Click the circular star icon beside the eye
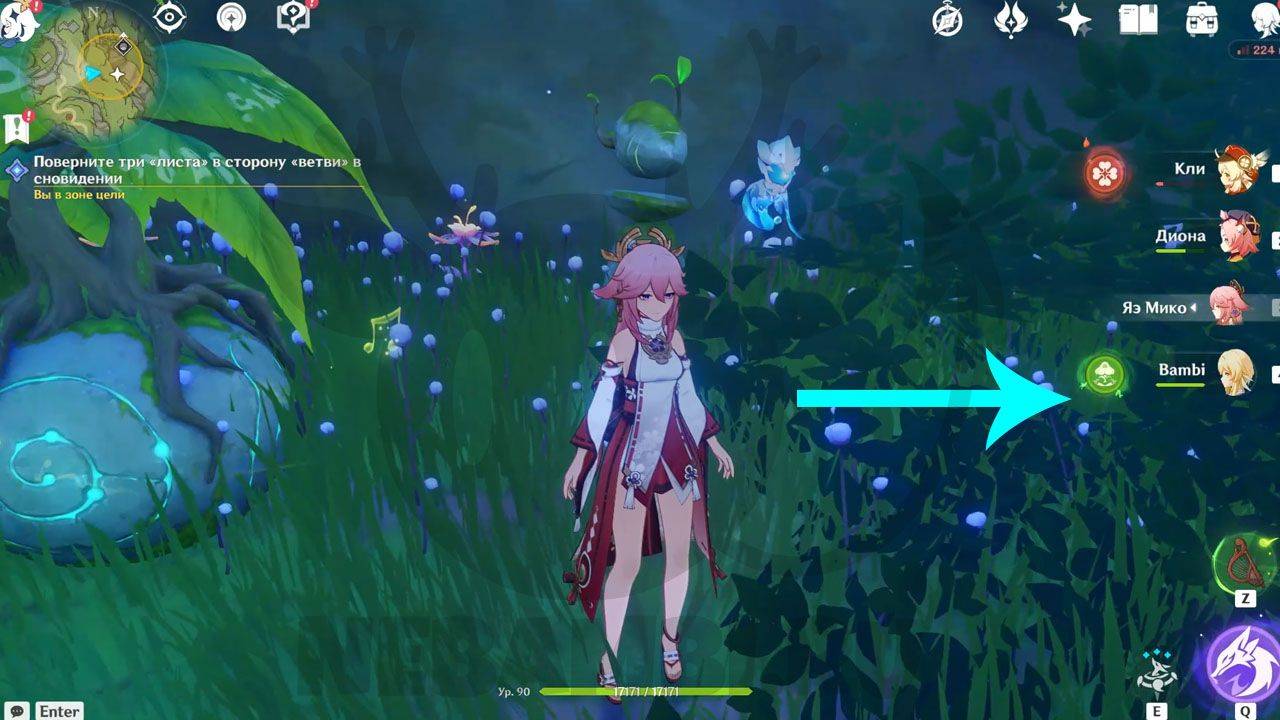1280x720 pixels. tap(231, 17)
